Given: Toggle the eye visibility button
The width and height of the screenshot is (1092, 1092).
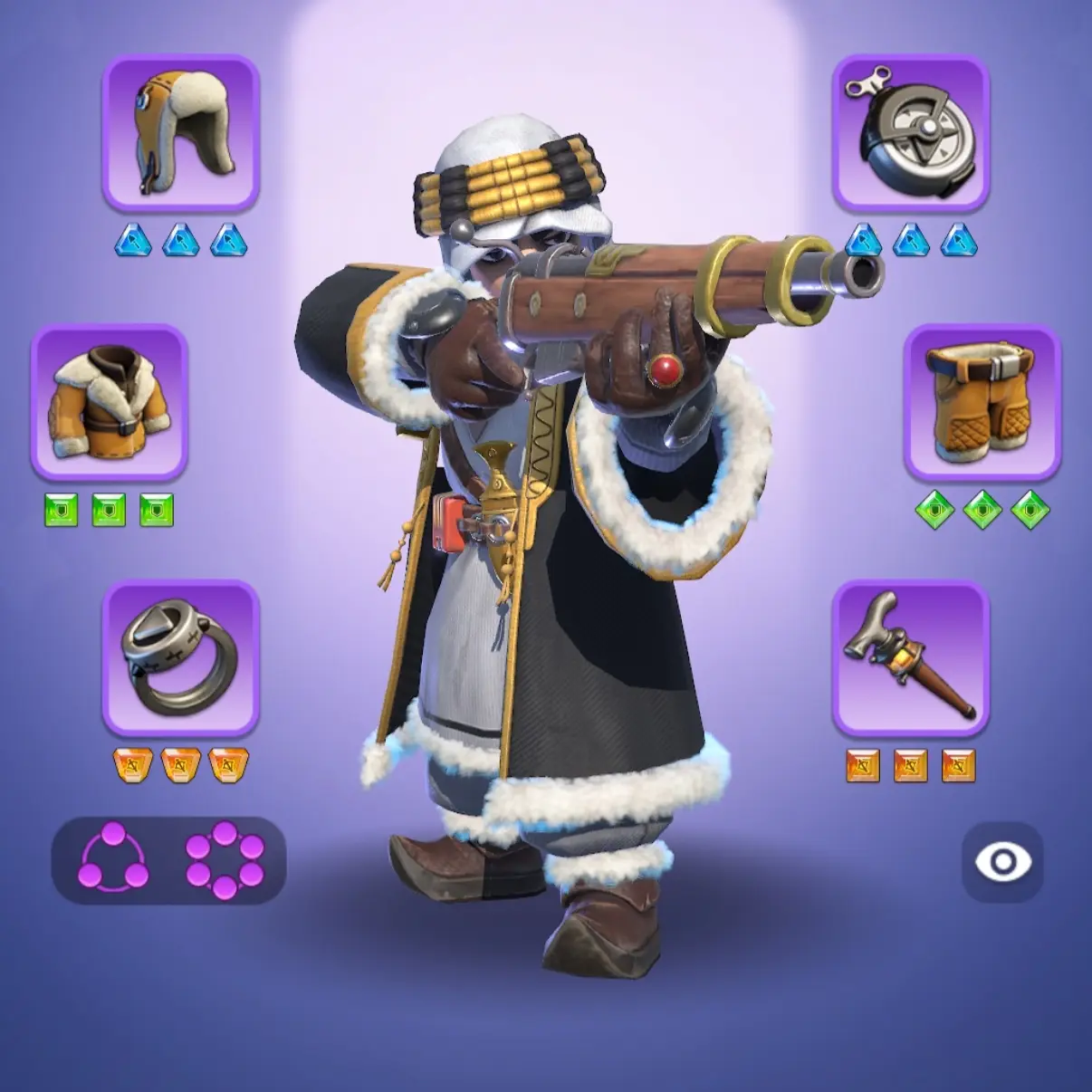Looking at the screenshot, I should (x=1002, y=861).
